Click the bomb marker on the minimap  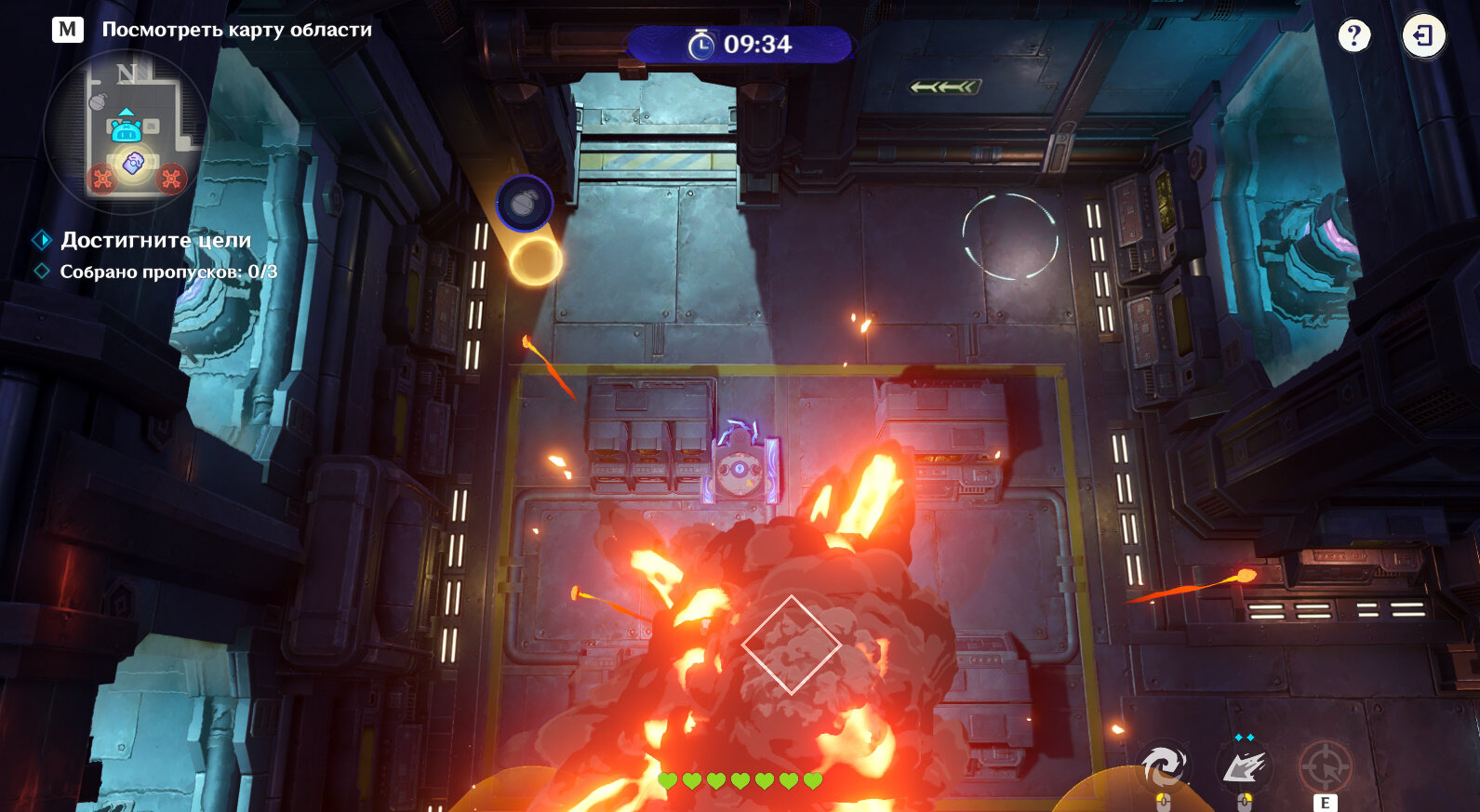[99, 100]
